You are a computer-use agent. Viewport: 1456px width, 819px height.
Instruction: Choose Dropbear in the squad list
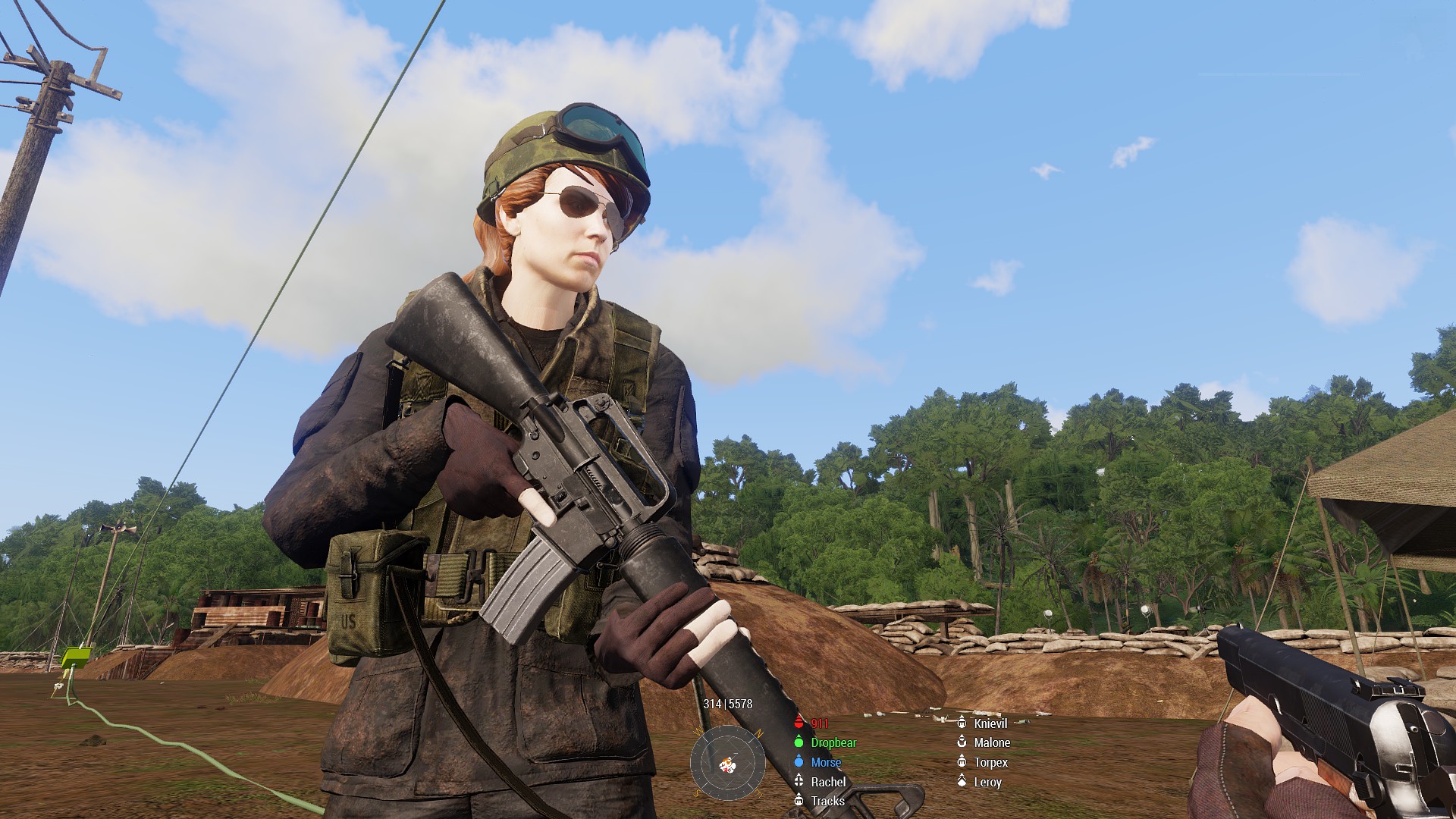833,743
